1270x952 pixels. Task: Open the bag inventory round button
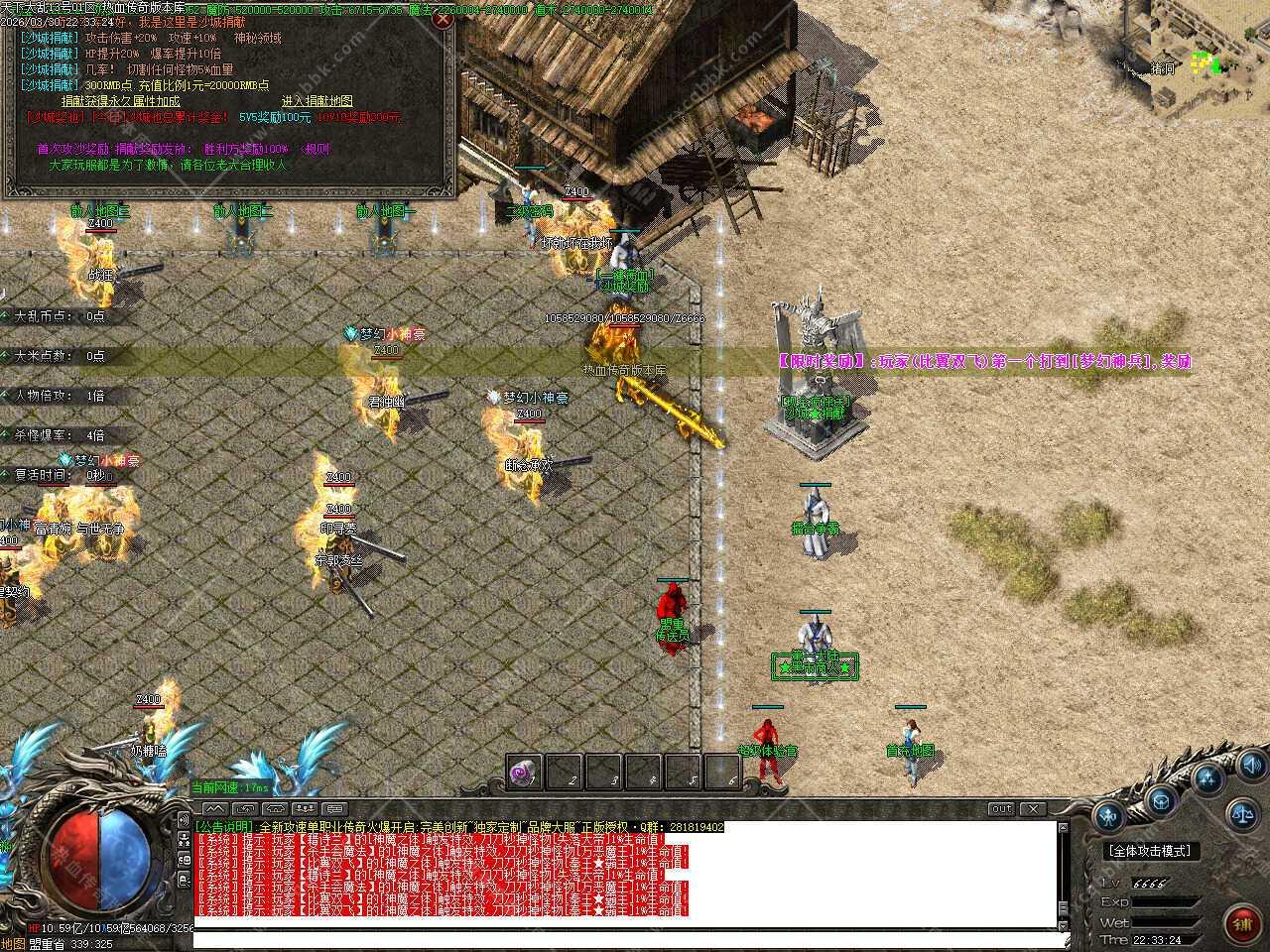(x=1160, y=801)
